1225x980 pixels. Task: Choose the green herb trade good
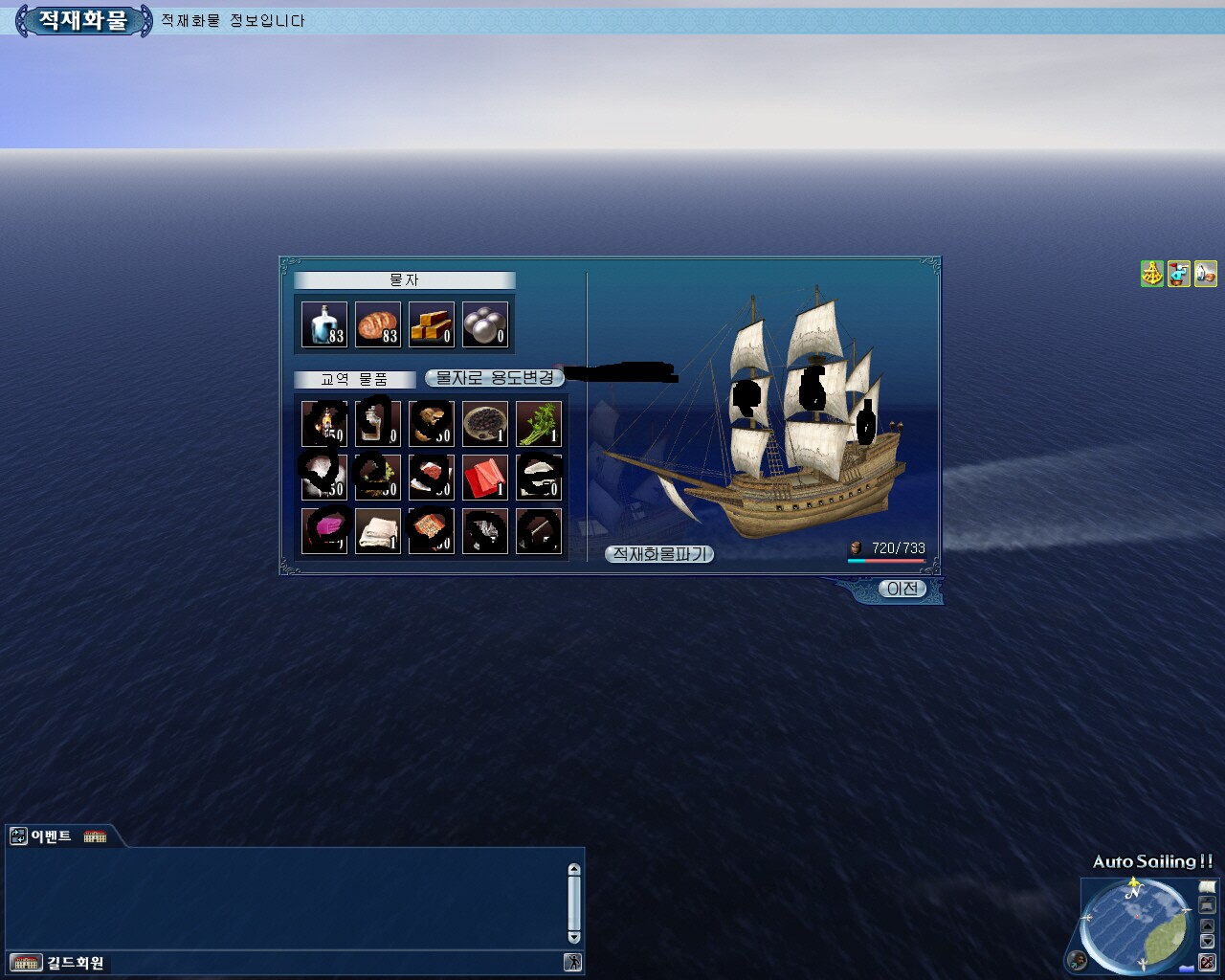click(x=539, y=423)
